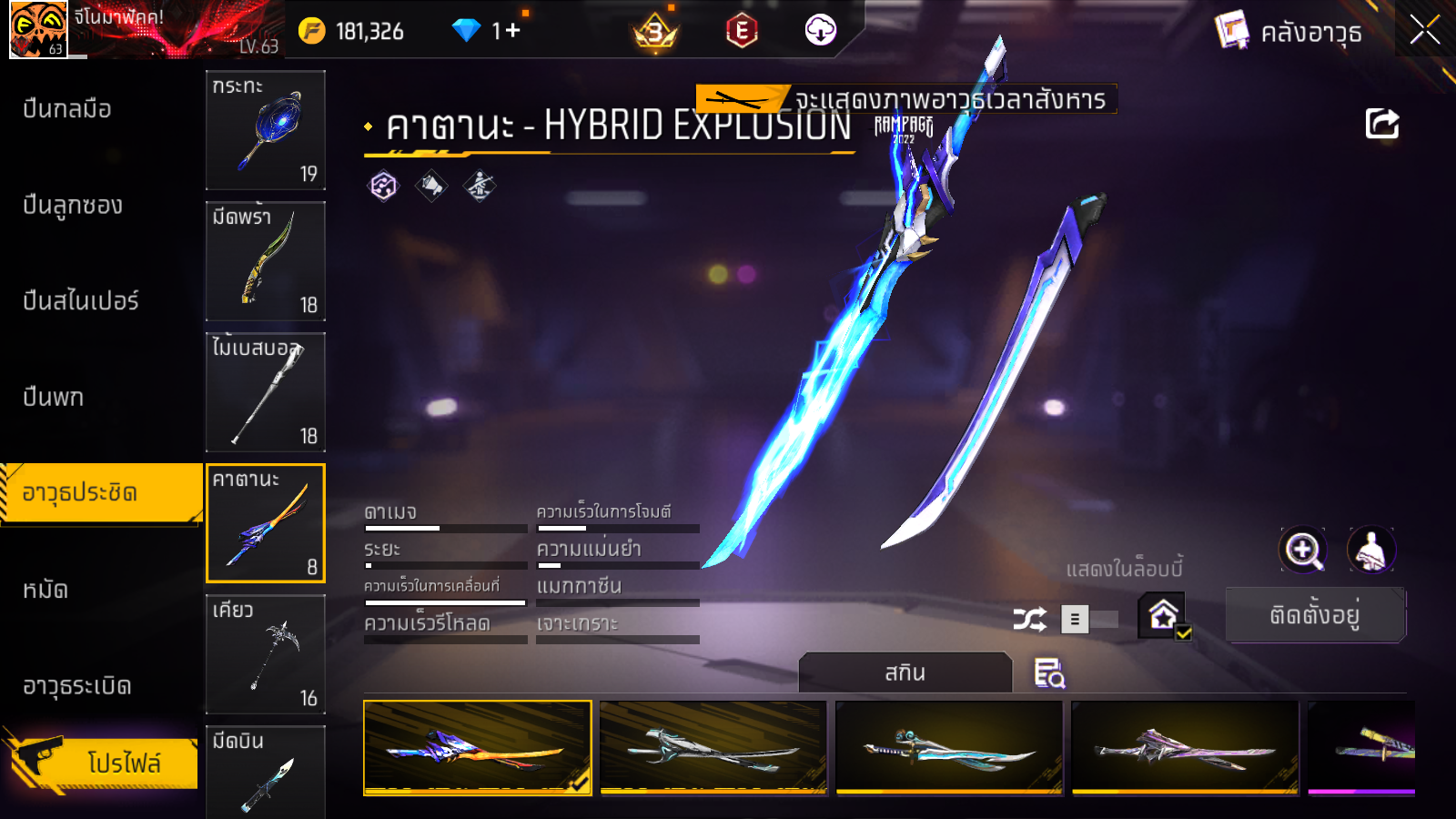Click the magnifier zoom-in preview icon
This screenshot has height=819, width=1456.
(x=1303, y=550)
